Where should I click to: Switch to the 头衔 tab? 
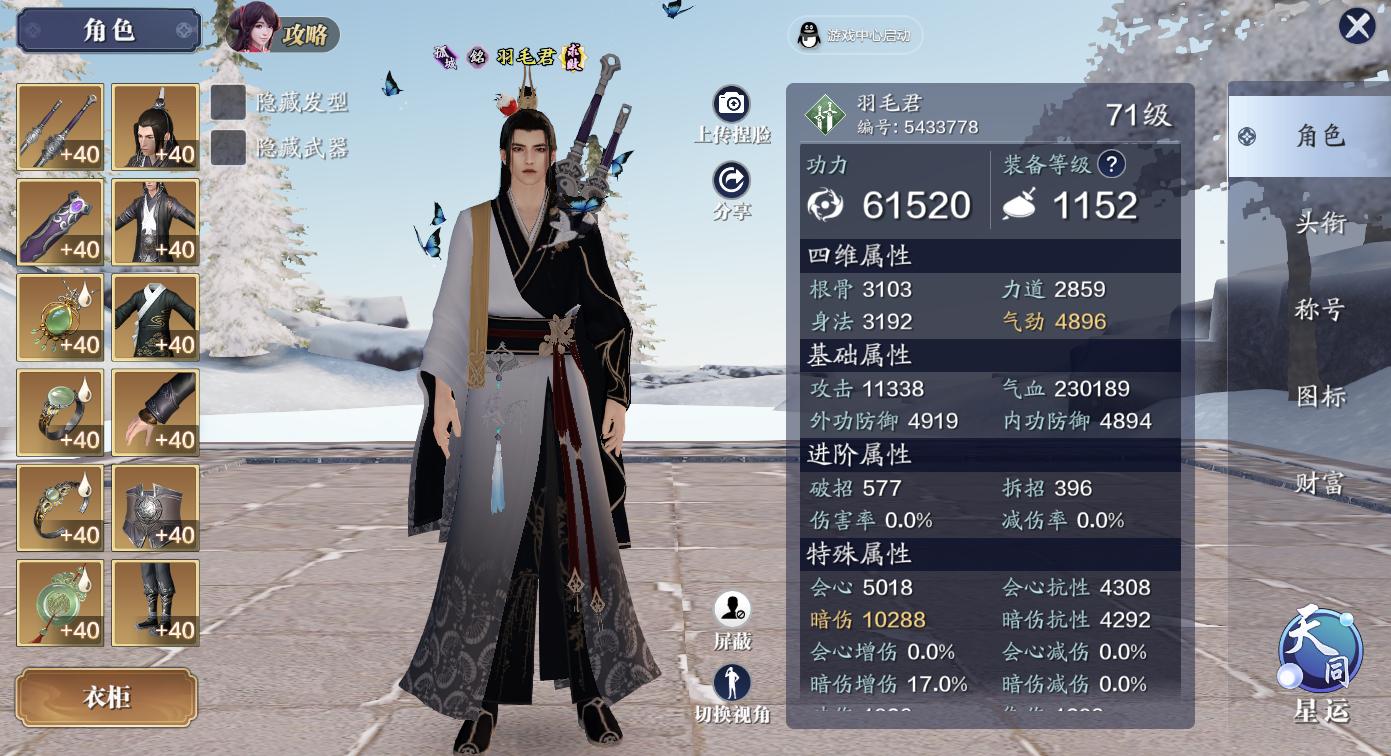tap(1320, 222)
